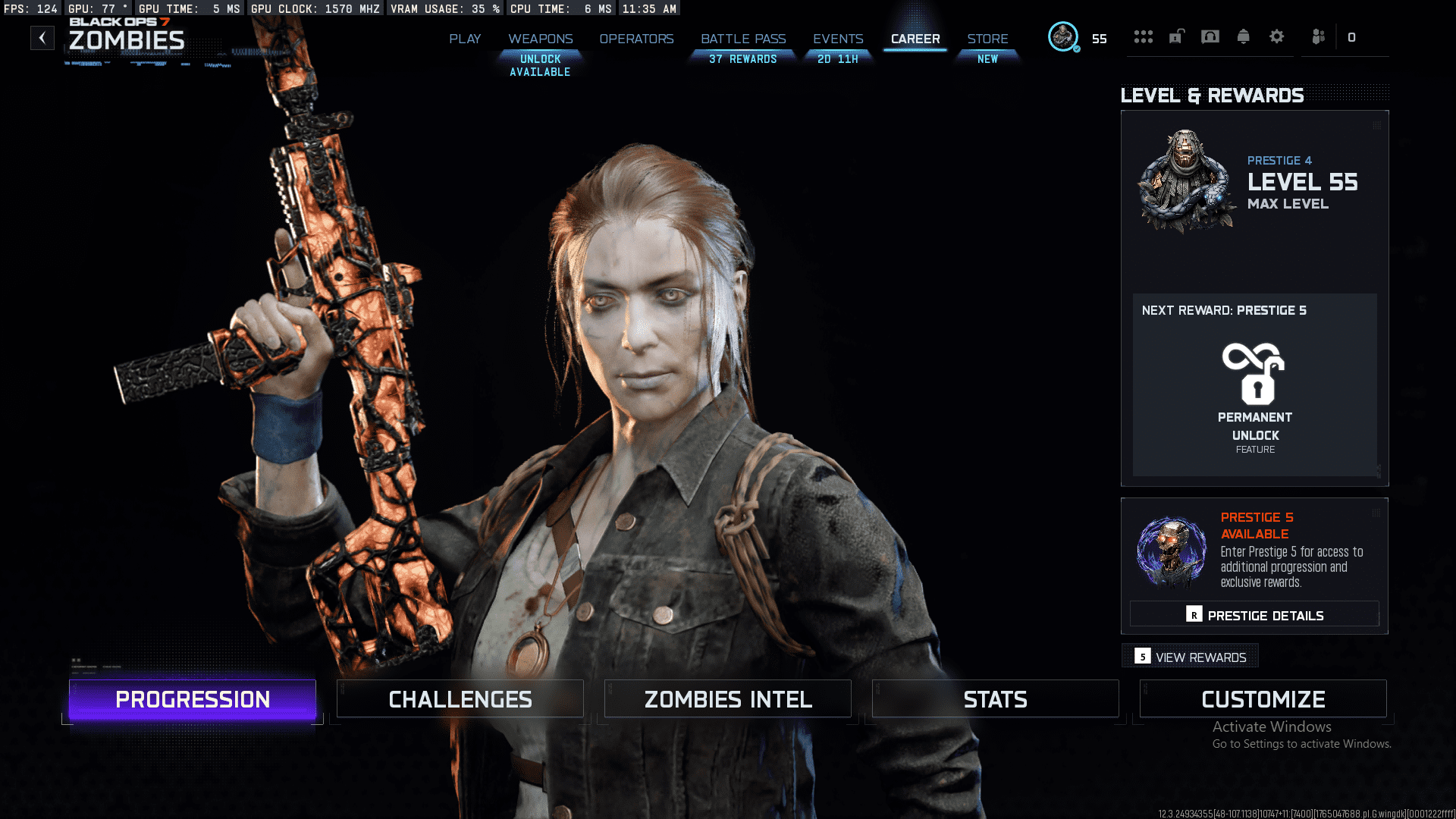Open the Settings gear icon
The height and width of the screenshot is (819, 1456).
(1277, 36)
